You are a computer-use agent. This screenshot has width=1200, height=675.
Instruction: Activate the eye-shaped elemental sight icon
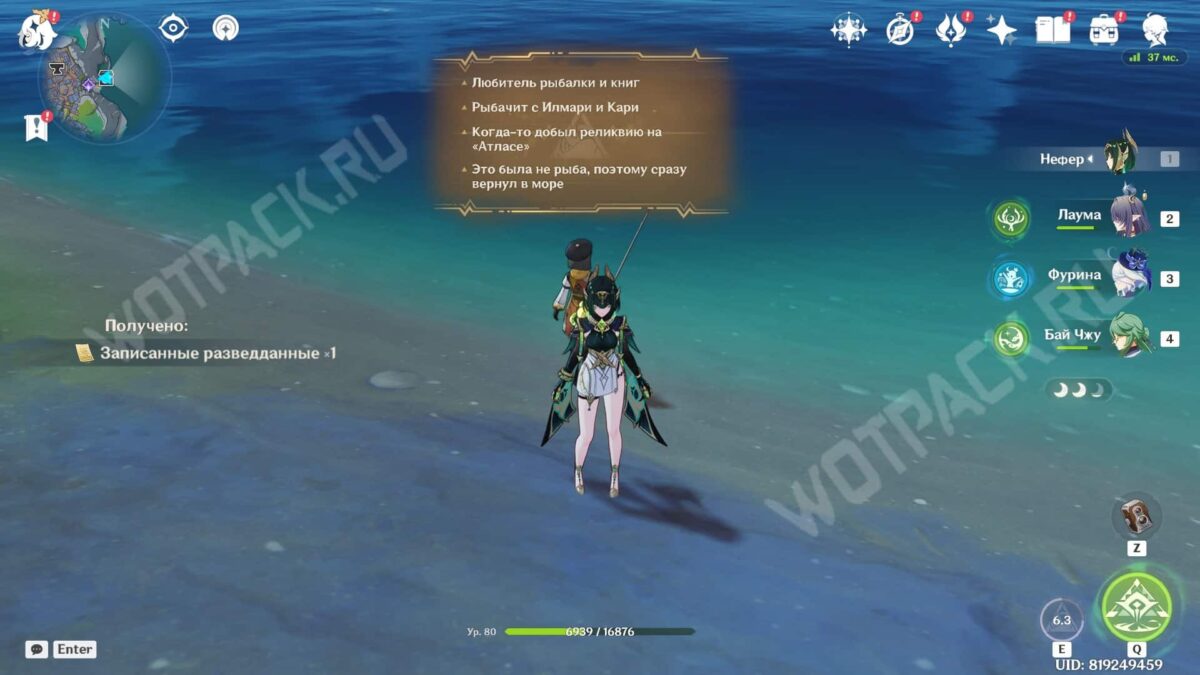click(x=174, y=28)
